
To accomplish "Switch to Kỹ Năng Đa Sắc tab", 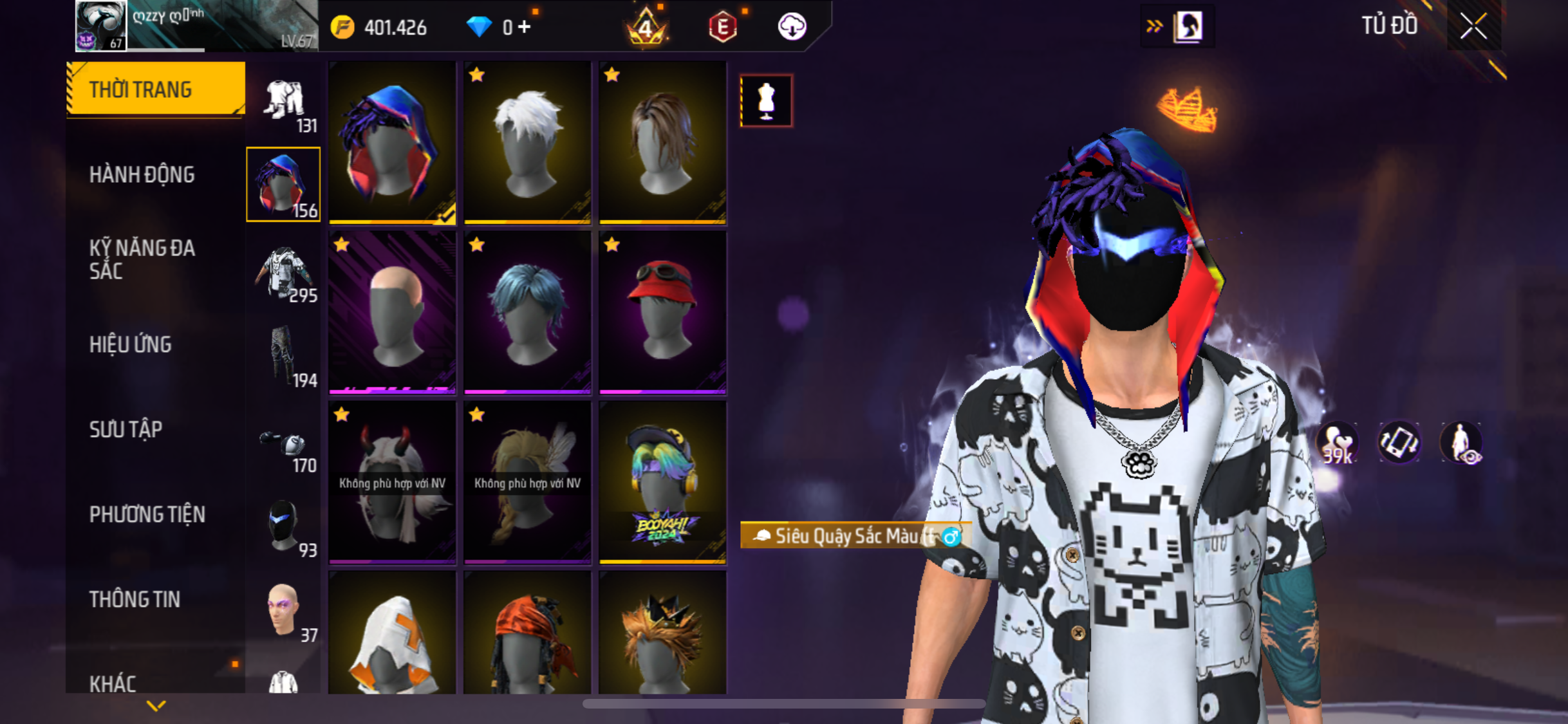I will [x=142, y=259].
